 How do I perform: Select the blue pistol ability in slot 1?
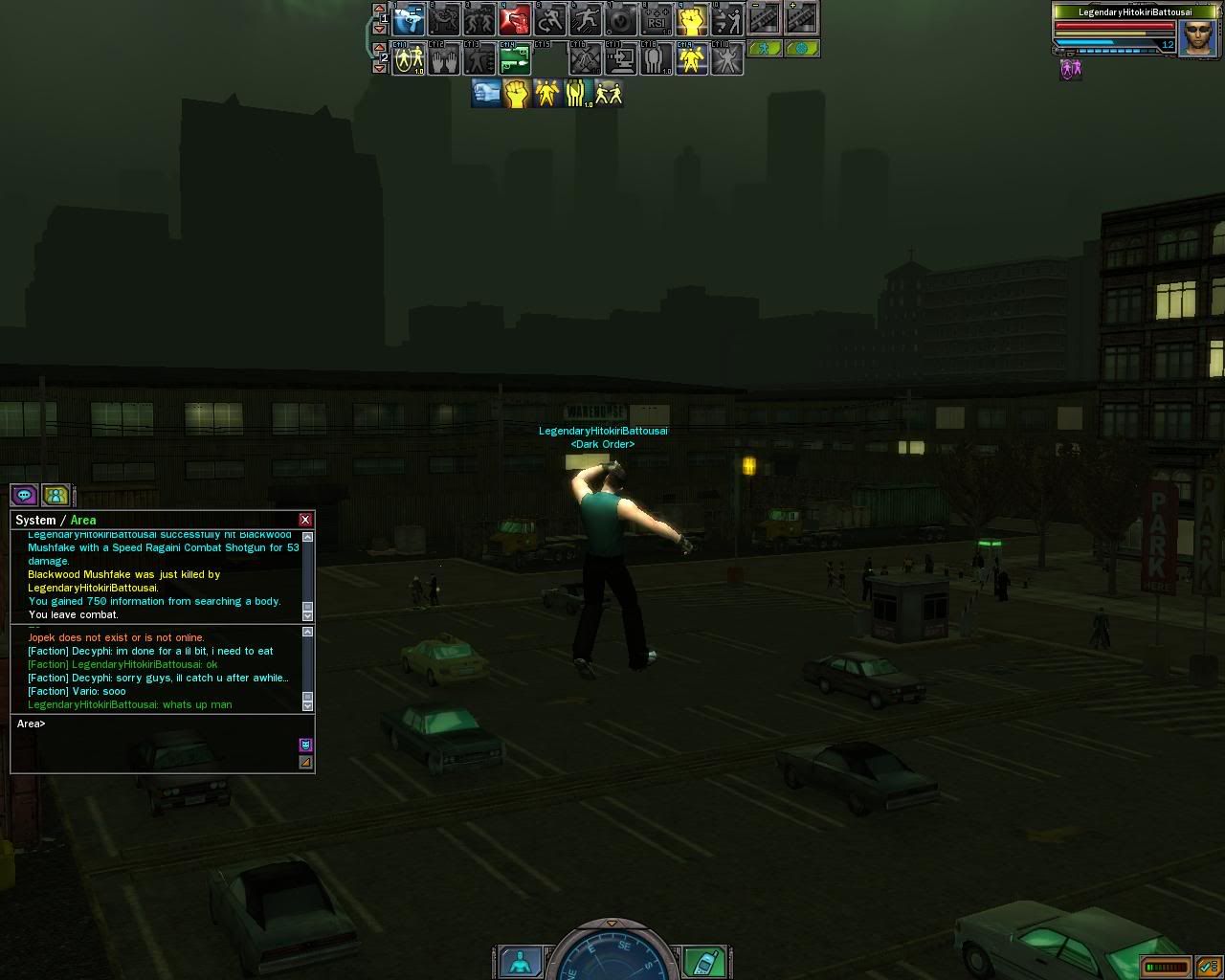409,19
